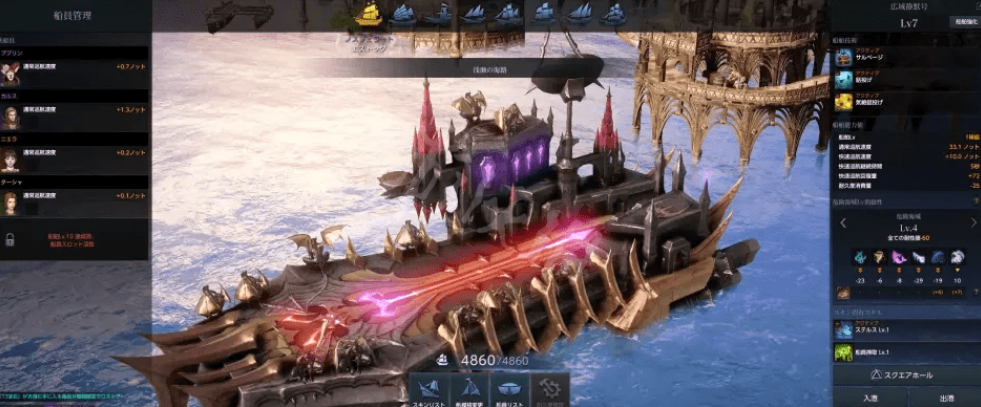This screenshot has width=981, height=407.
Task: Select the green ship skill below Stealth
Action: [844, 352]
